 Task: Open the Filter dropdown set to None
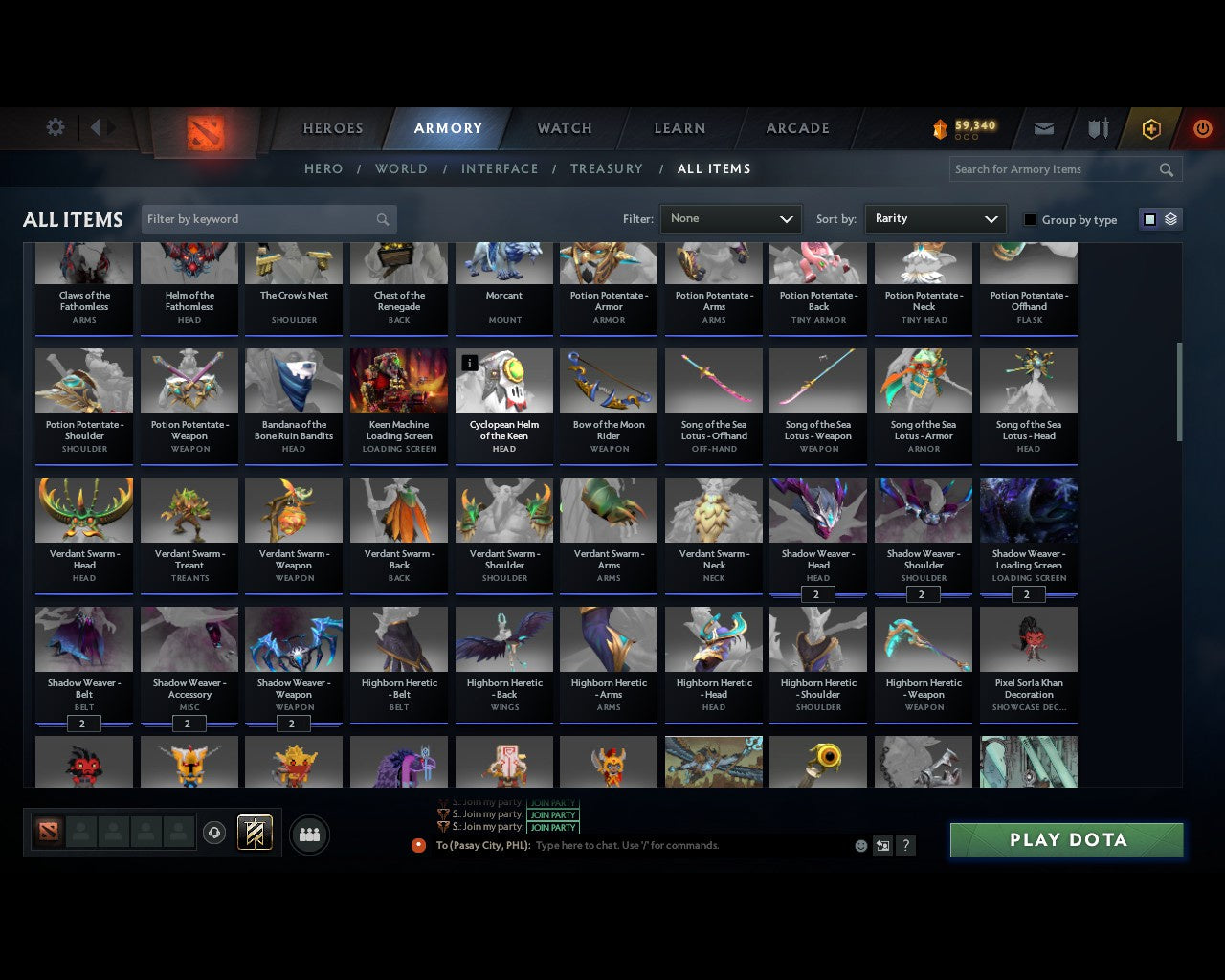tap(730, 218)
